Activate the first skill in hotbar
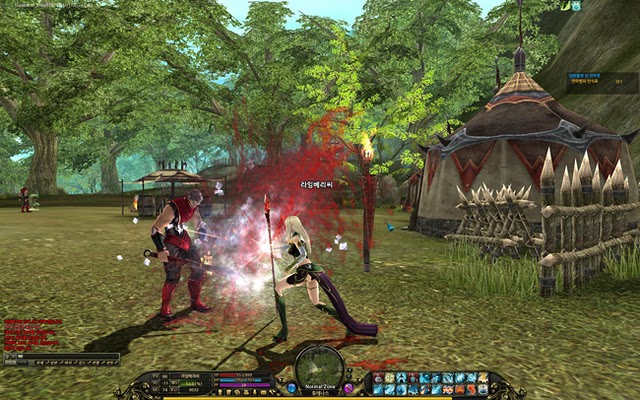 click(377, 378)
